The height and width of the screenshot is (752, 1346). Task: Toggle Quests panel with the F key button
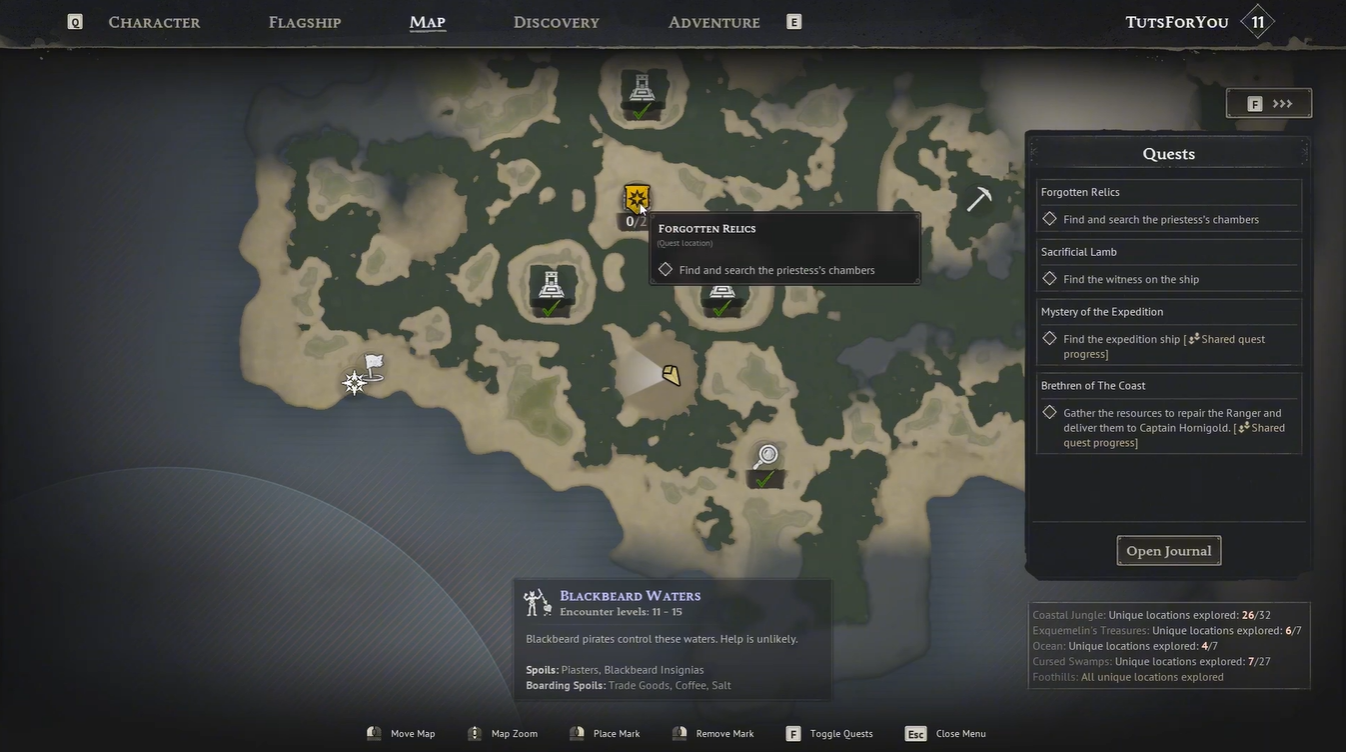(791, 733)
